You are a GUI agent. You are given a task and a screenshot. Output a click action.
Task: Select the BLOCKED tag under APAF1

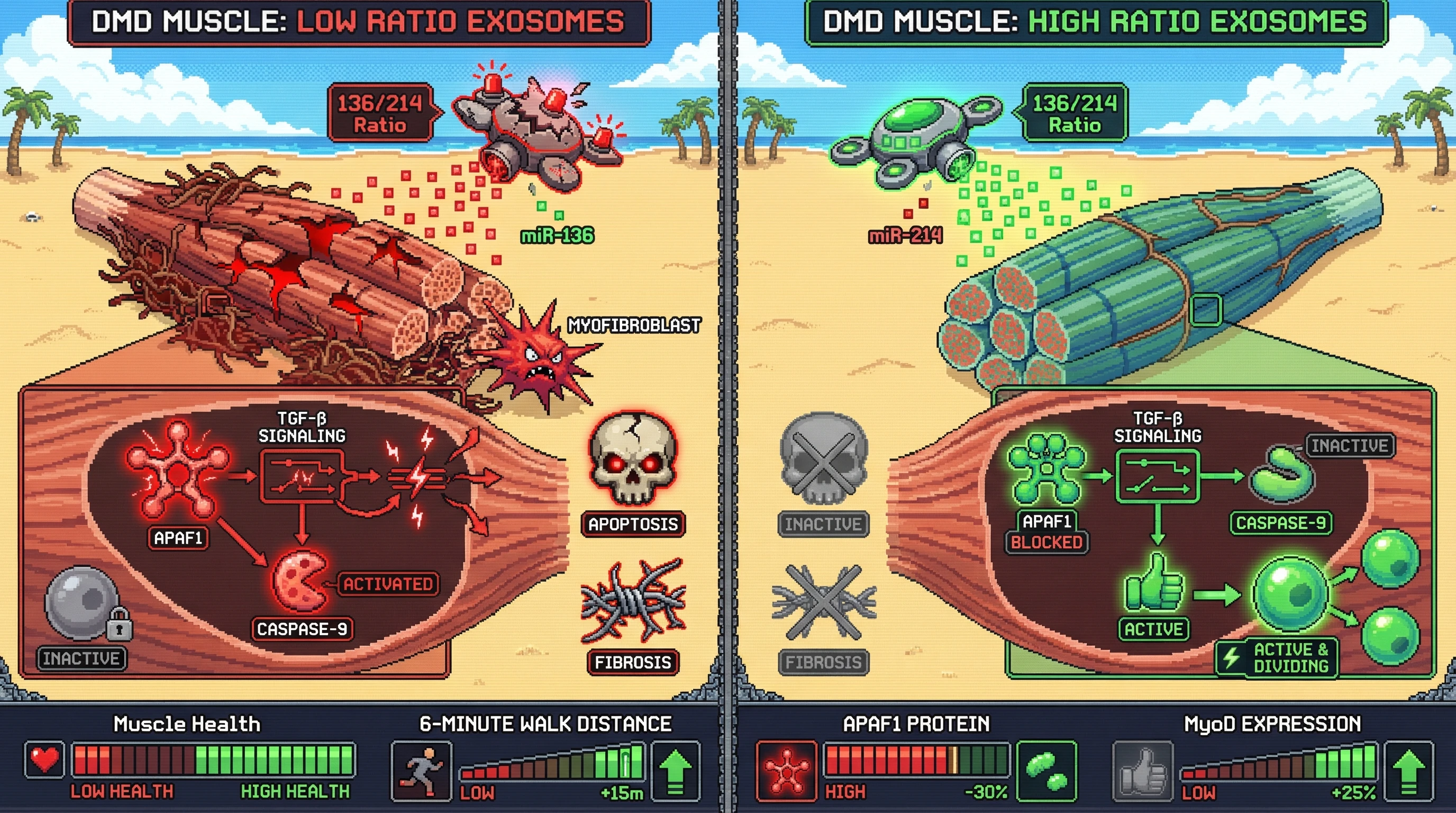[1046, 542]
